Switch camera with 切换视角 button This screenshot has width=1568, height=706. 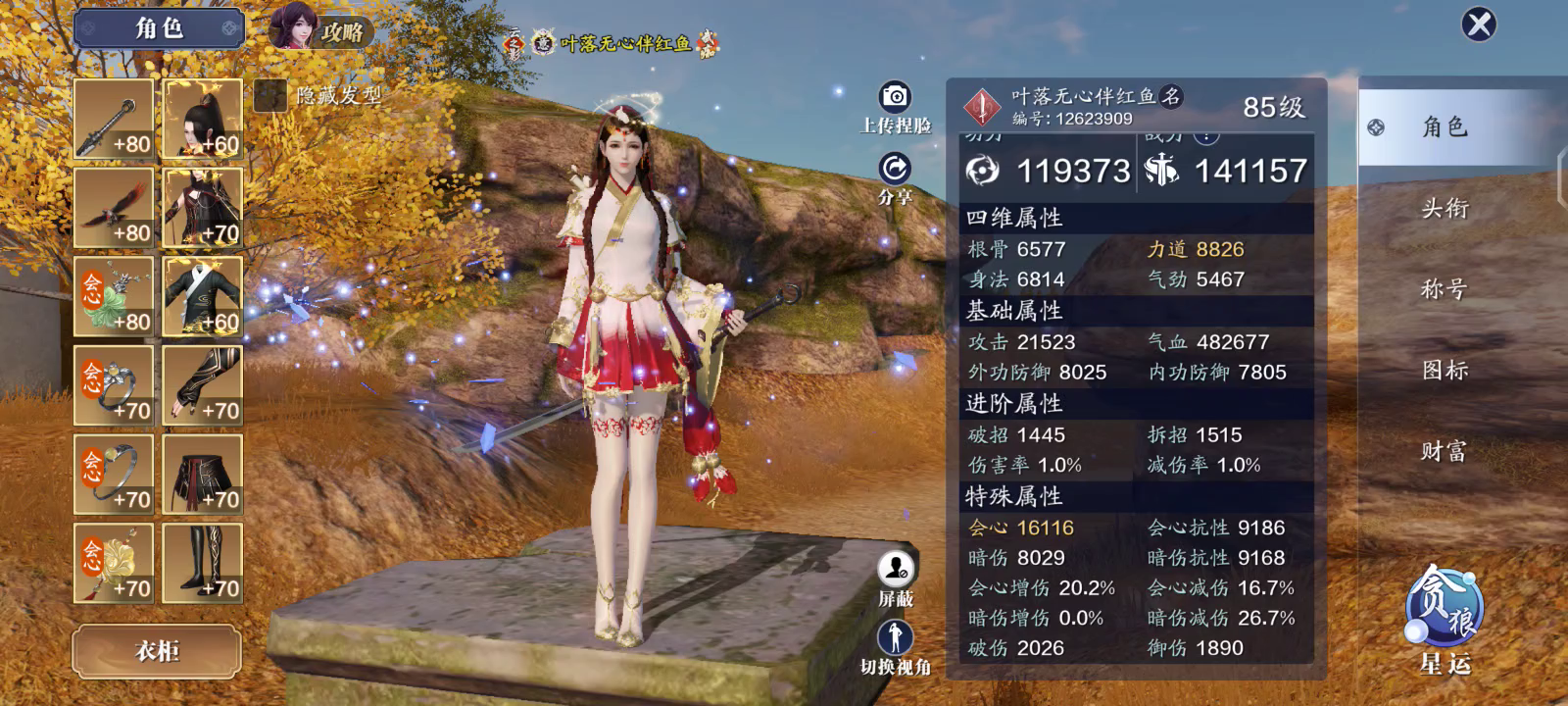click(x=895, y=638)
